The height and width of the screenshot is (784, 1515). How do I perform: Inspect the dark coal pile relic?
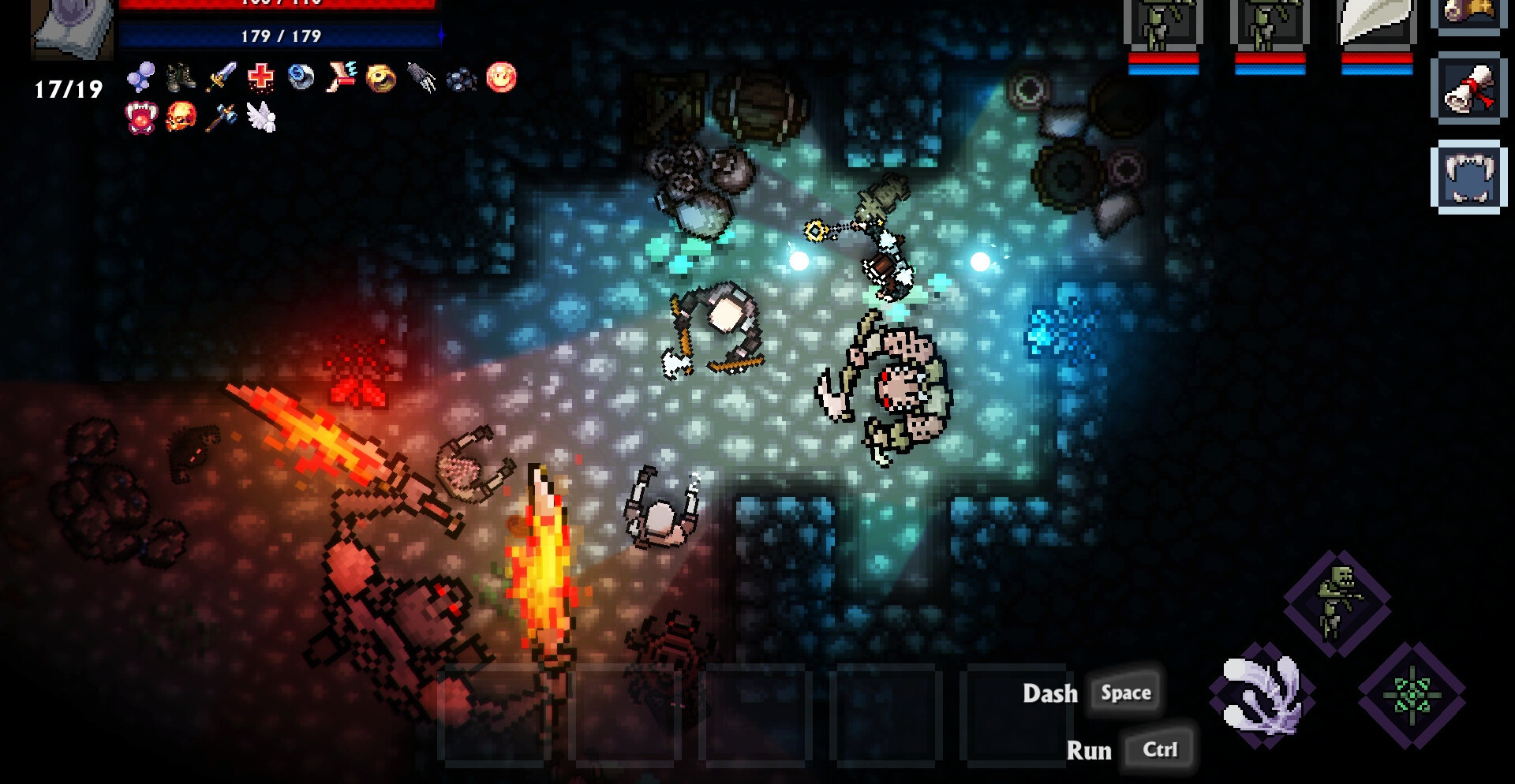tap(462, 78)
